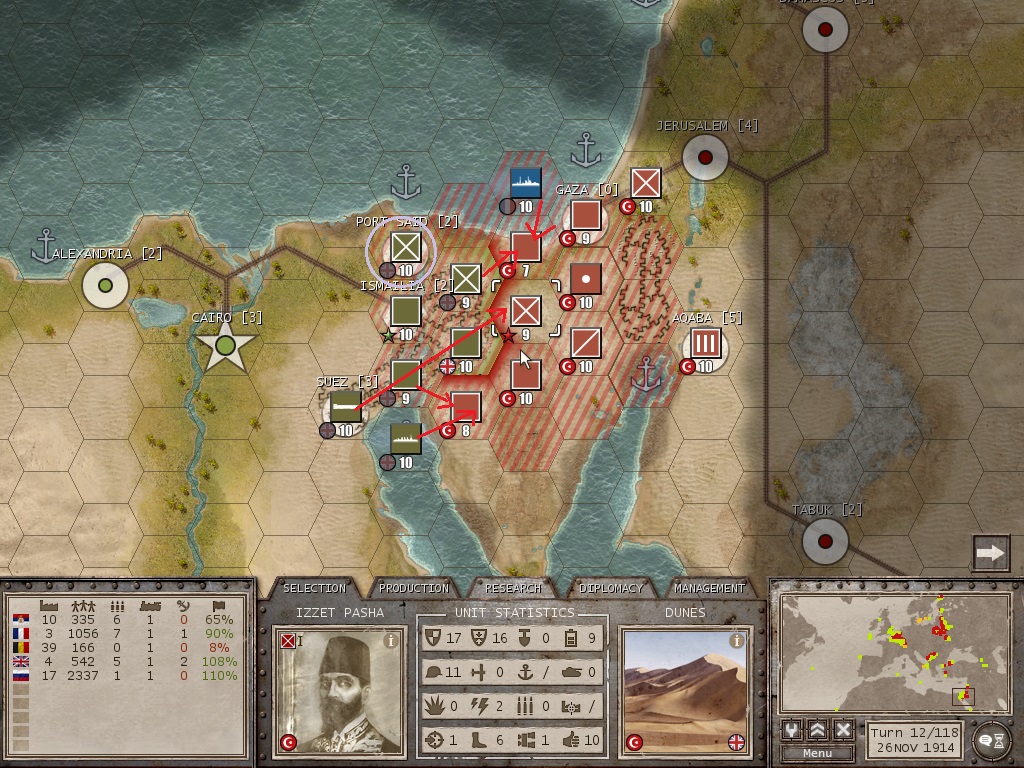End the turn with the hourglass button
Viewport: 1024px width, 768px height.
[991, 738]
